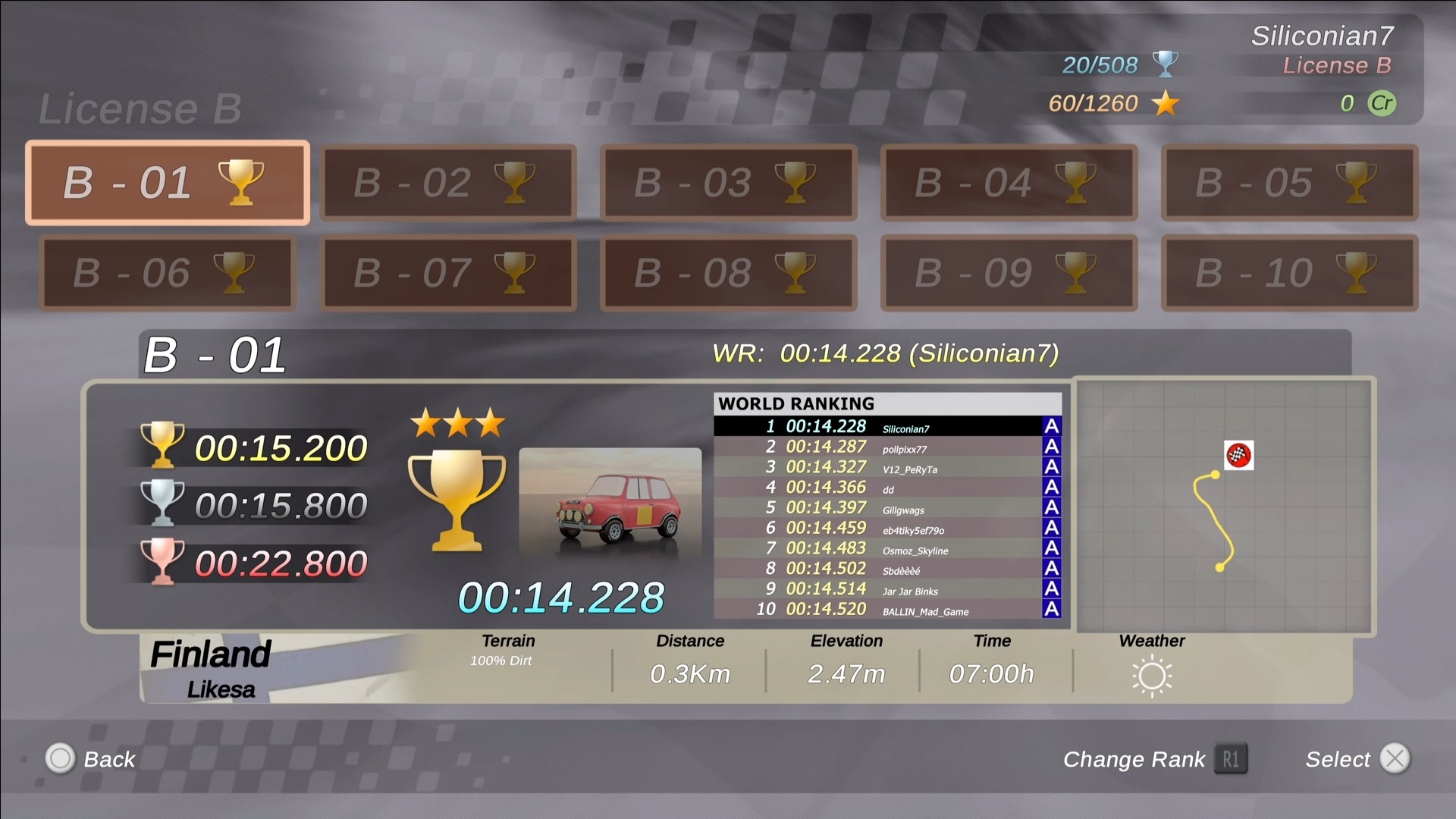This screenshot has width=1456, height=819.
Task: Open license test B - 07
Action: pos(447,273)
